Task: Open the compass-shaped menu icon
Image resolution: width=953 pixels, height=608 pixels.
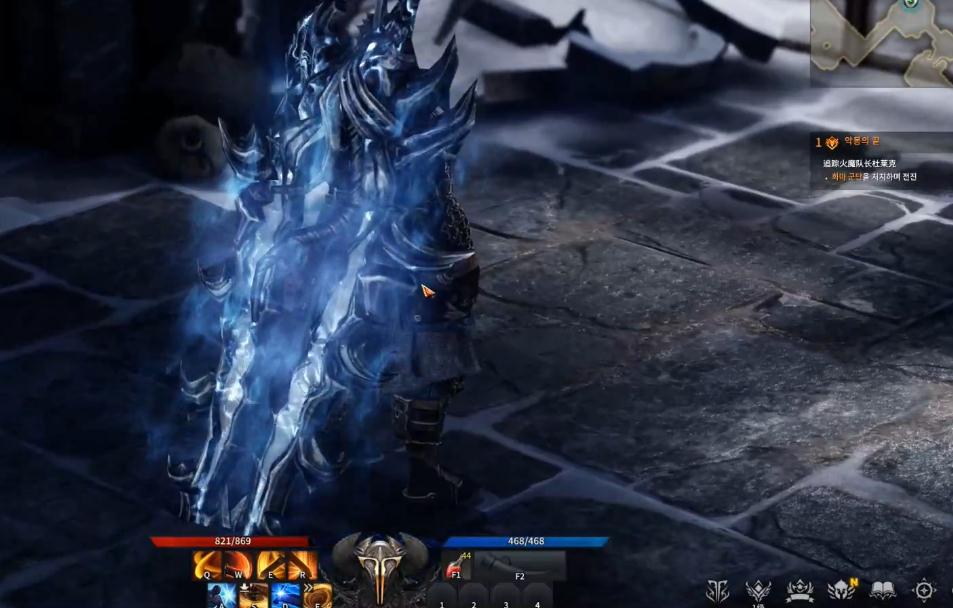Action: point(925,590)
